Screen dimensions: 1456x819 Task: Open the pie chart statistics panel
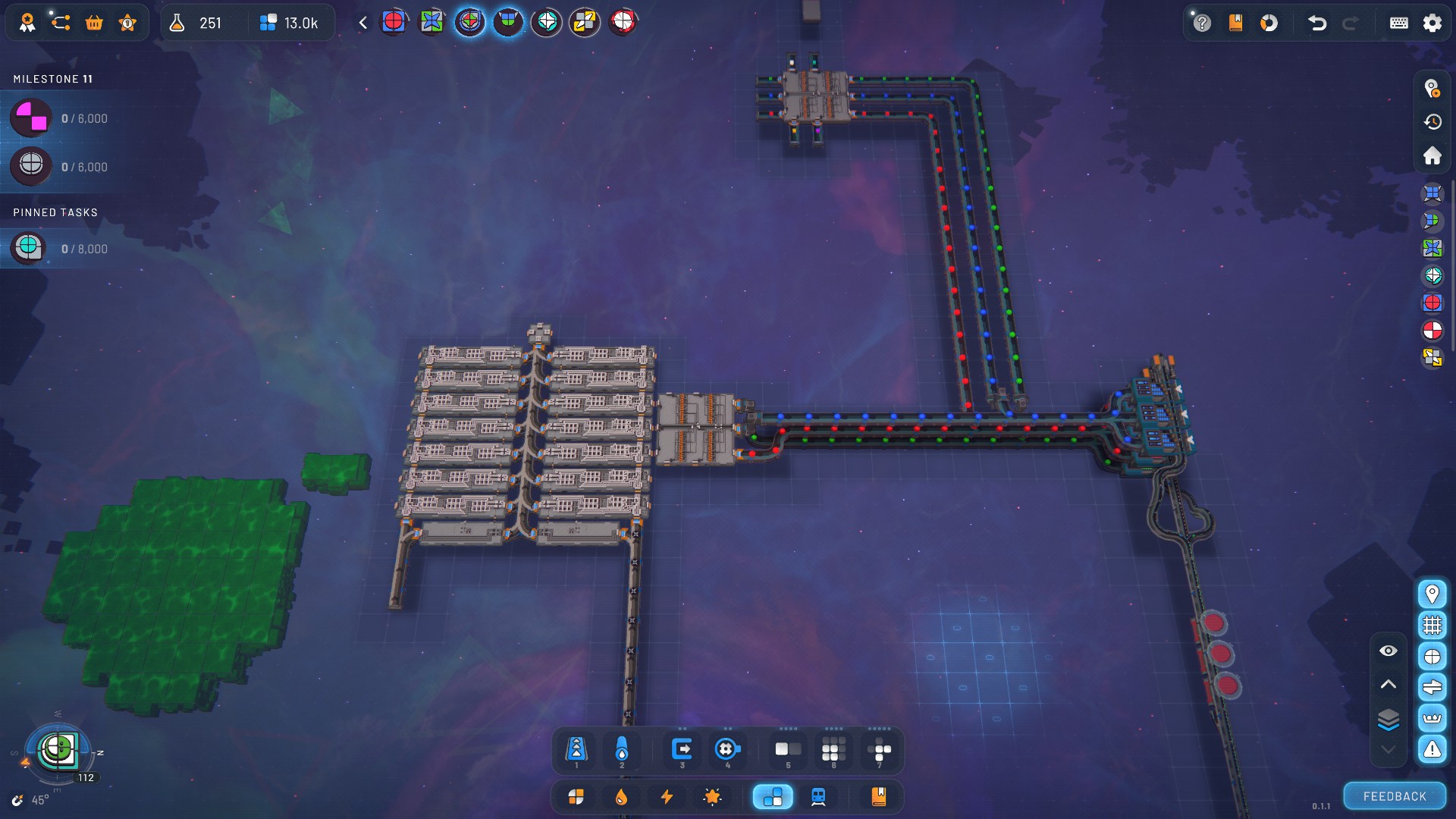coord(1269,23)
